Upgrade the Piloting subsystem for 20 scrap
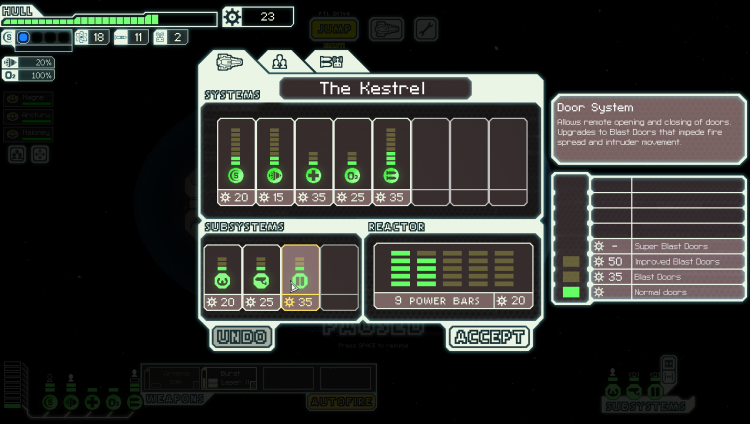750x424 pixels. click(x=223, y=277)
